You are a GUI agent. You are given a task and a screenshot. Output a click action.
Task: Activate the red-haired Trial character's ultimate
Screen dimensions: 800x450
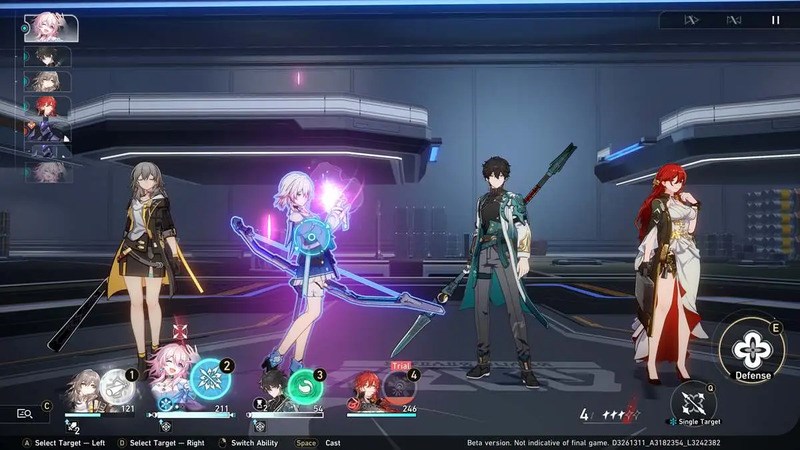[x=401, y=388]
